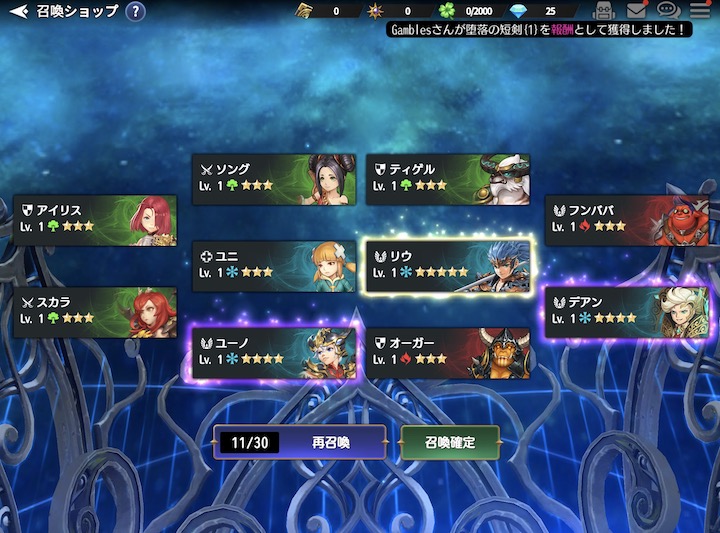
Task: Click the 再召喚 re-summon button
Action: tap(299, 442)
